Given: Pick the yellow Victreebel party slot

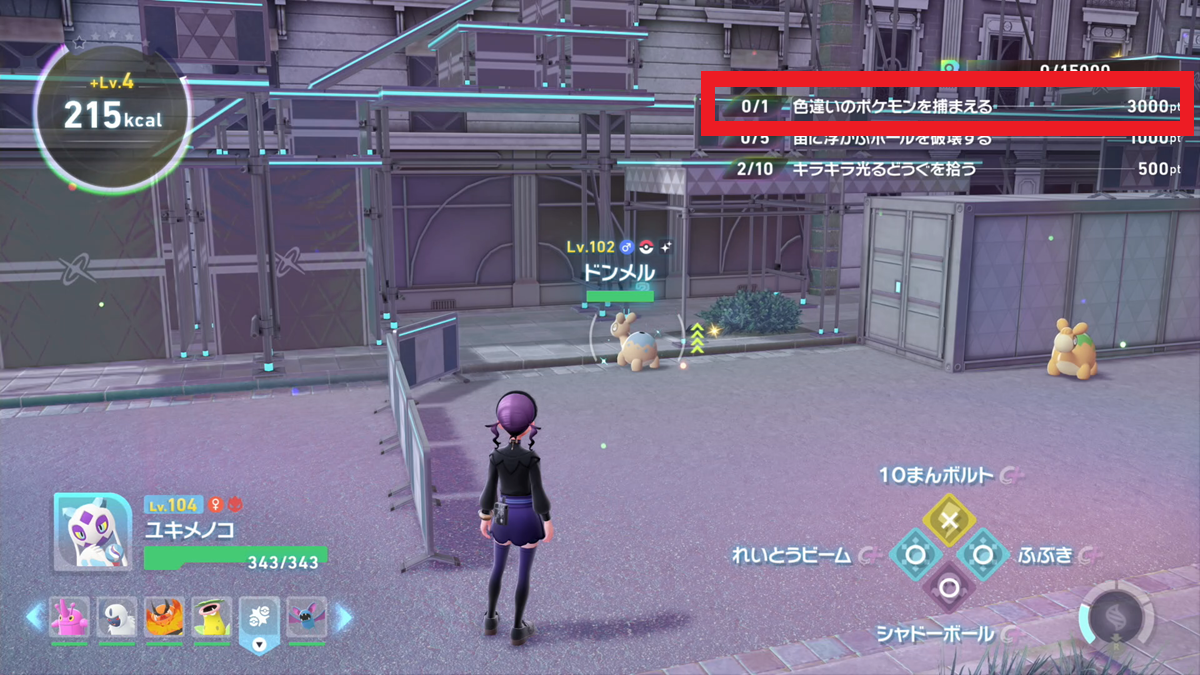Looking at the screenshot, I should tap(211, 619).
